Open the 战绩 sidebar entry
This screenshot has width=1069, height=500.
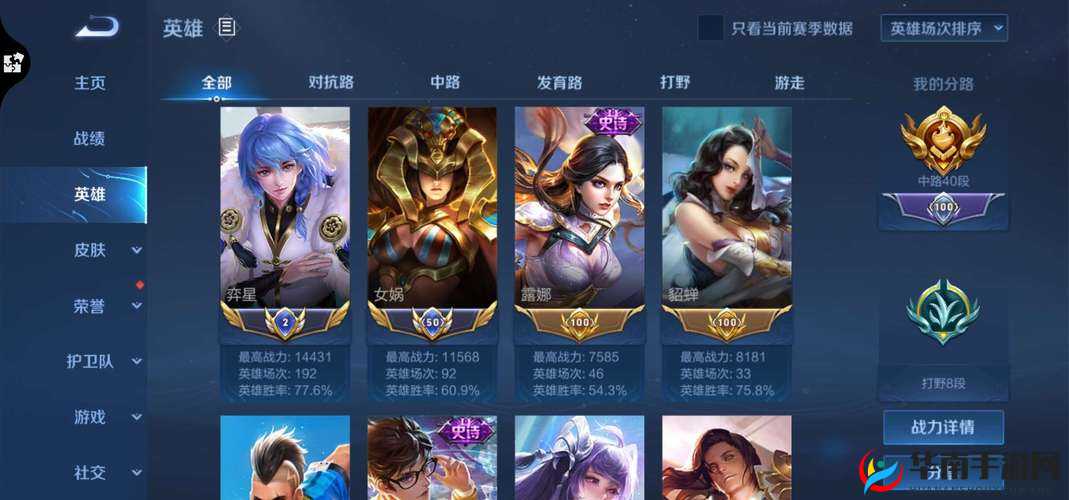pyautogui.click(x=90, y=139)
